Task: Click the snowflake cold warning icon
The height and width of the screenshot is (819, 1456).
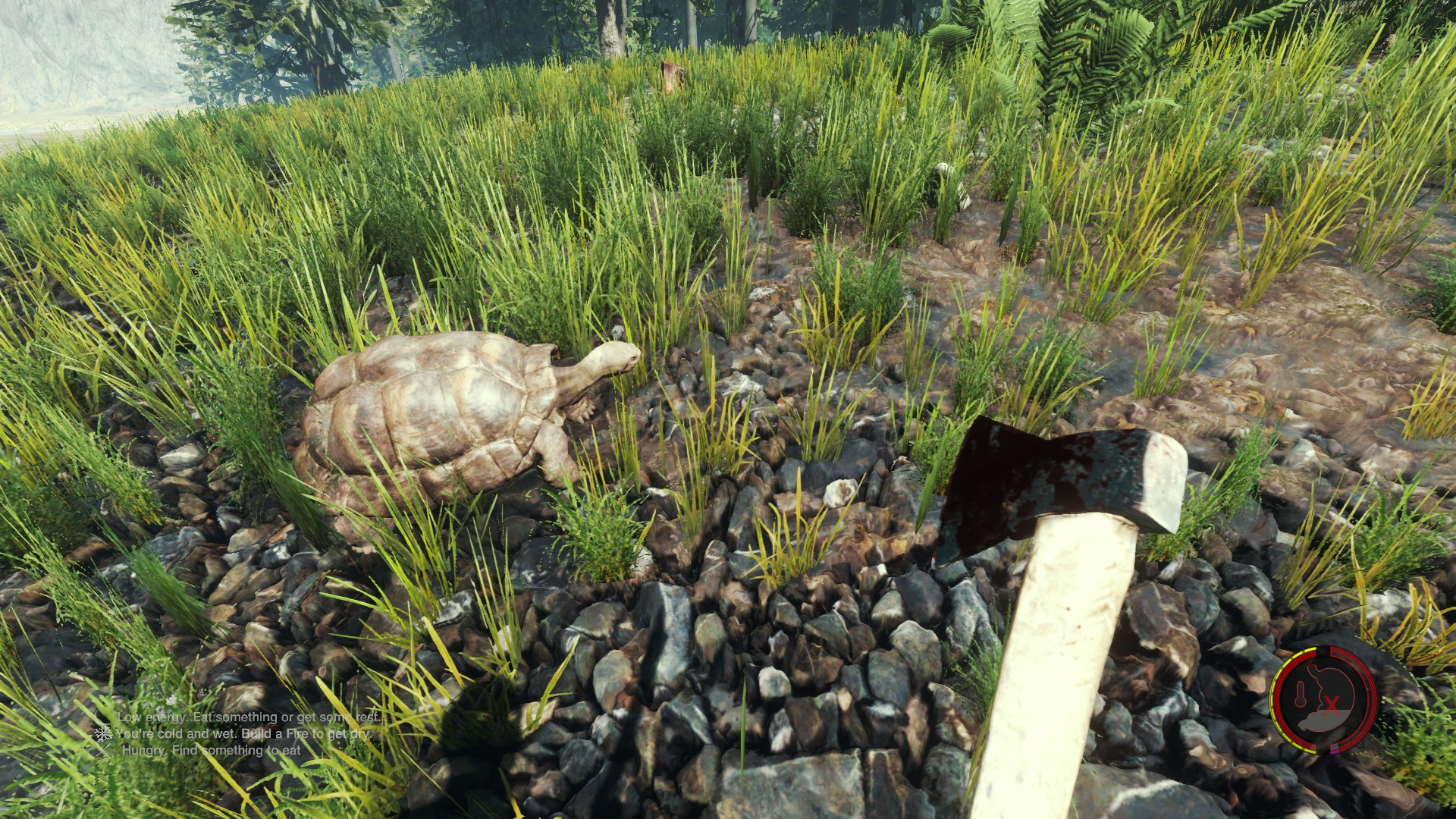Action: click(x=103, y=733)
